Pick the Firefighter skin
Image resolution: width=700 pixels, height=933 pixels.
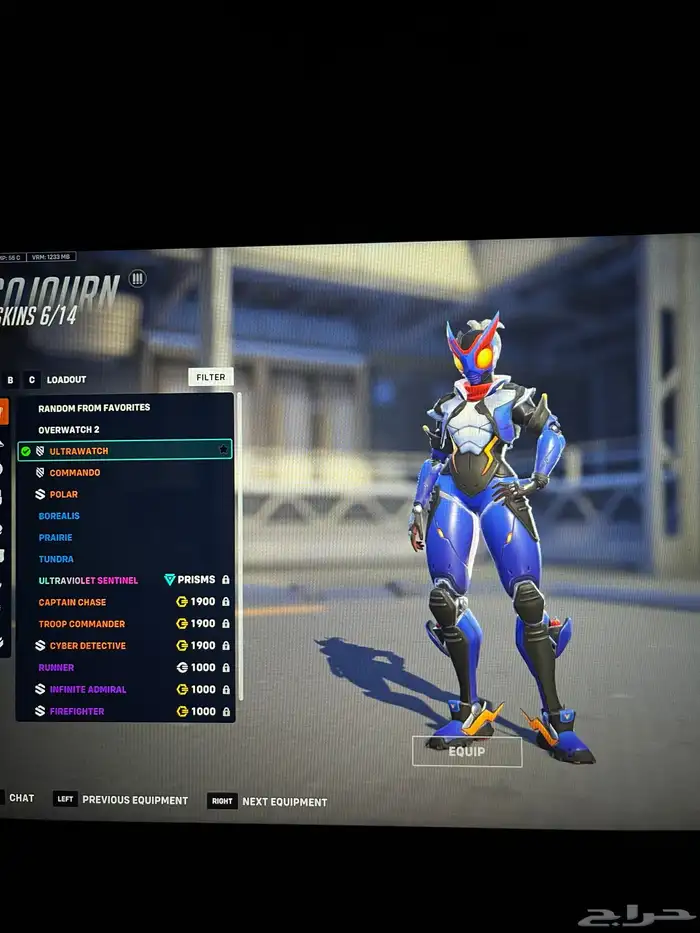tap(77, 712)
